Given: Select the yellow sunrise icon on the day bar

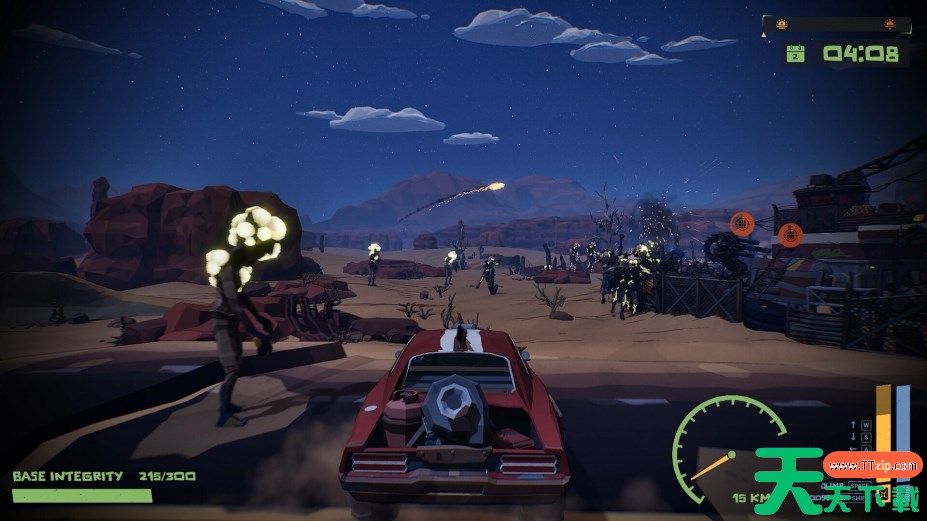Looking at the screenshot, I should coord(782,23).
